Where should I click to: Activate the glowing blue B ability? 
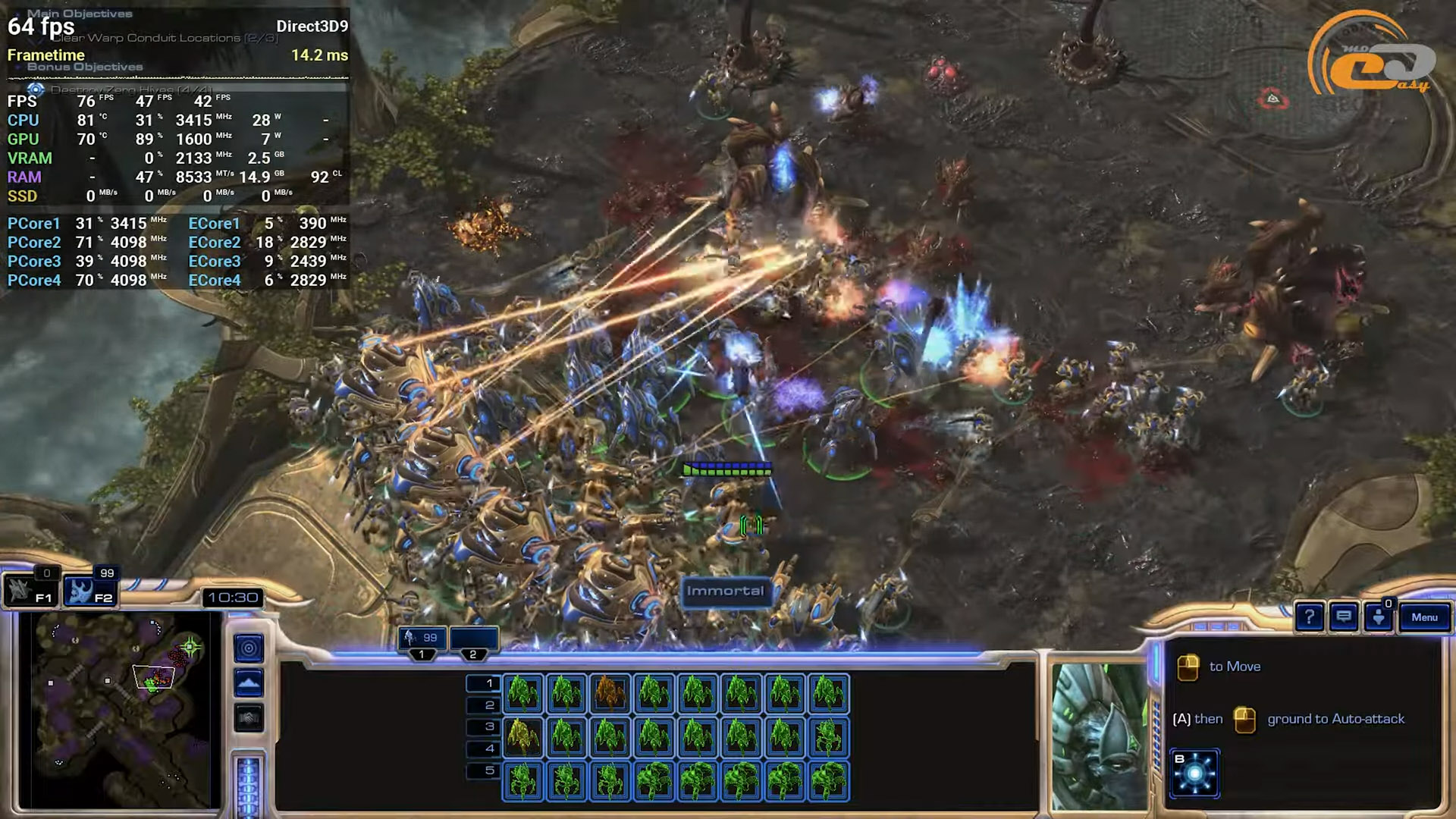(x=1194, y=773)
